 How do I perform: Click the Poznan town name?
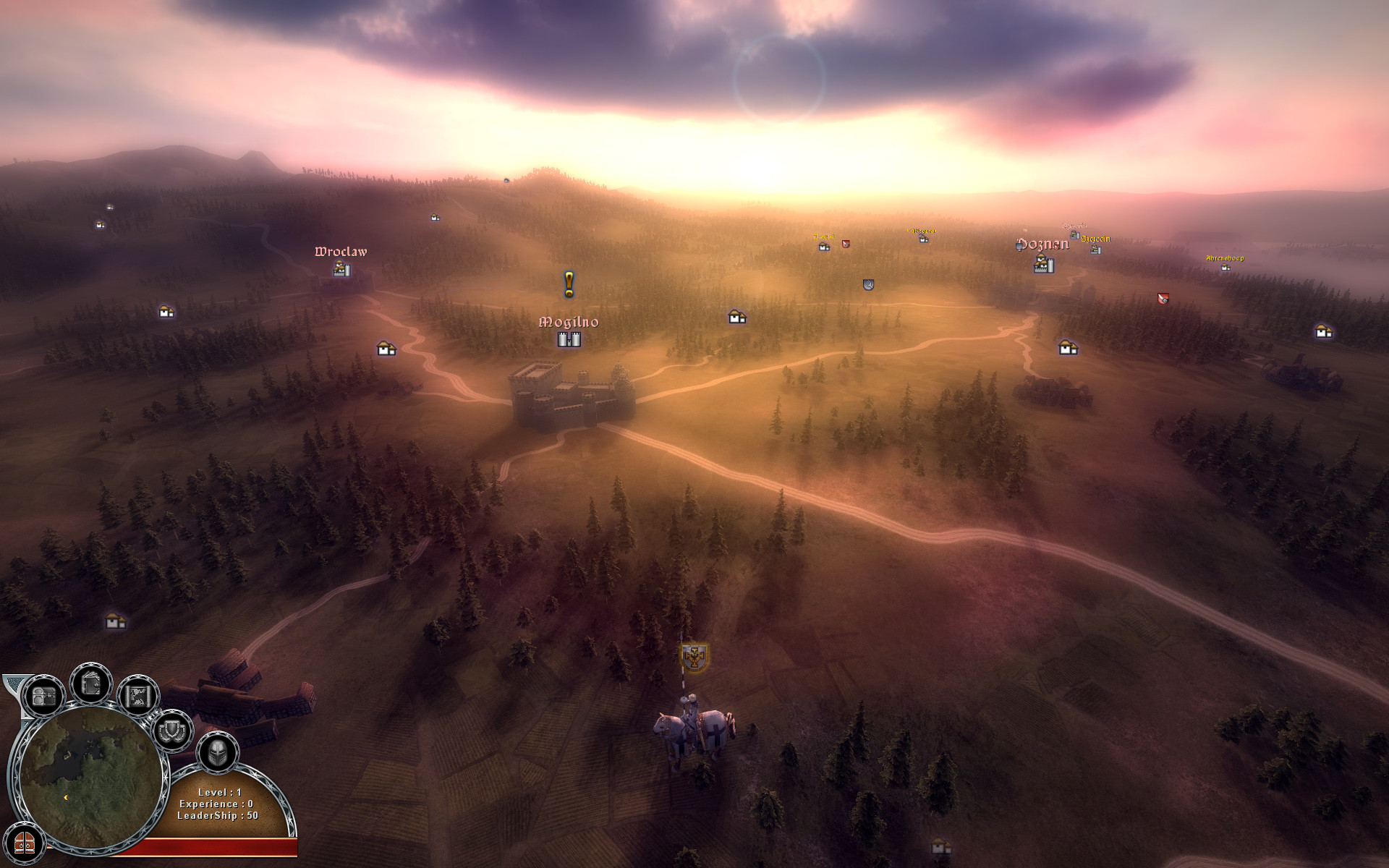[1043, 244]
